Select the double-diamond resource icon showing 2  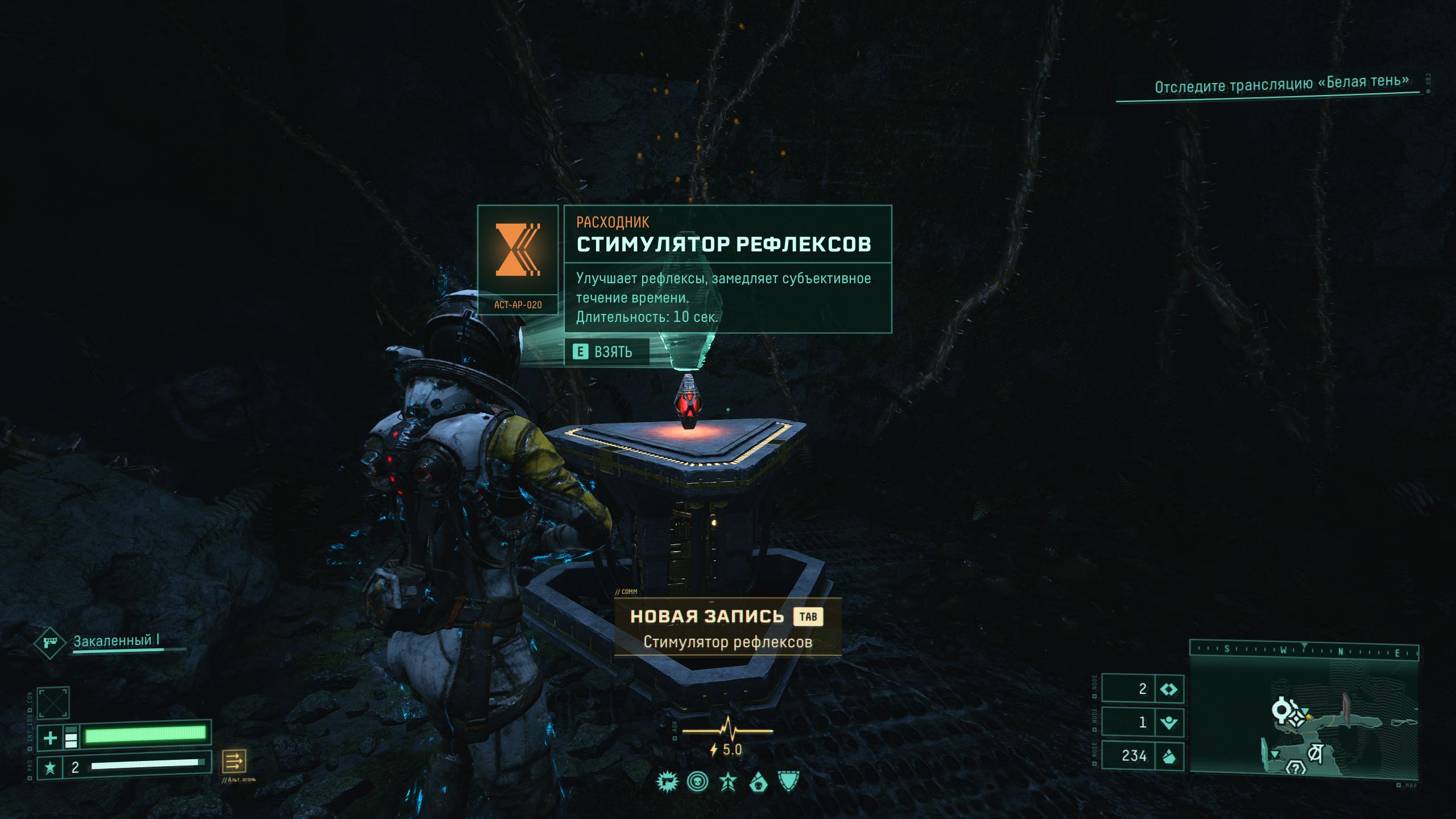1169,689
